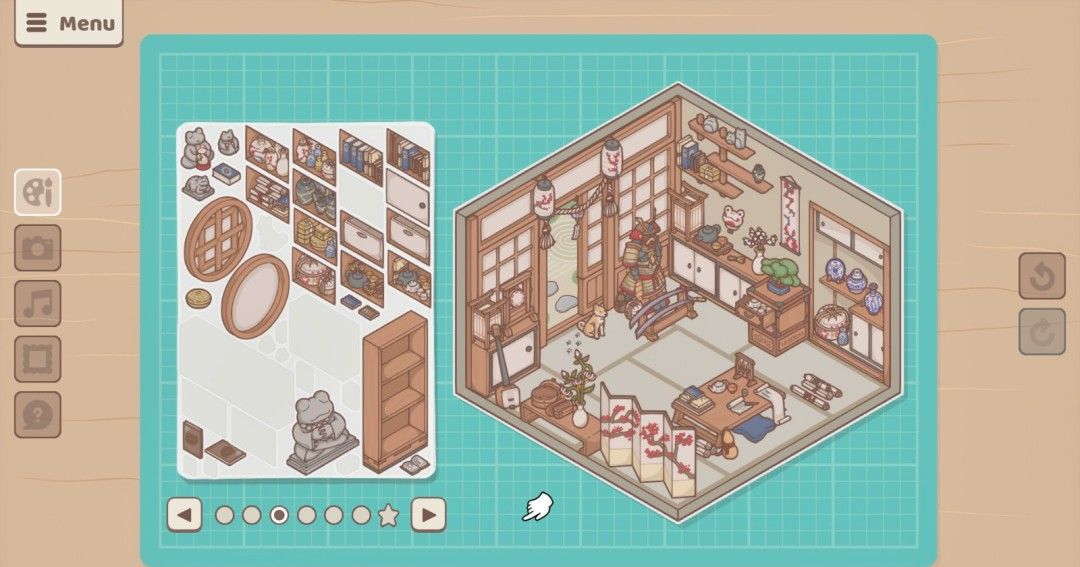Choose the round lattice window sticker
The image size is (1080, 567).
[218, 238]
